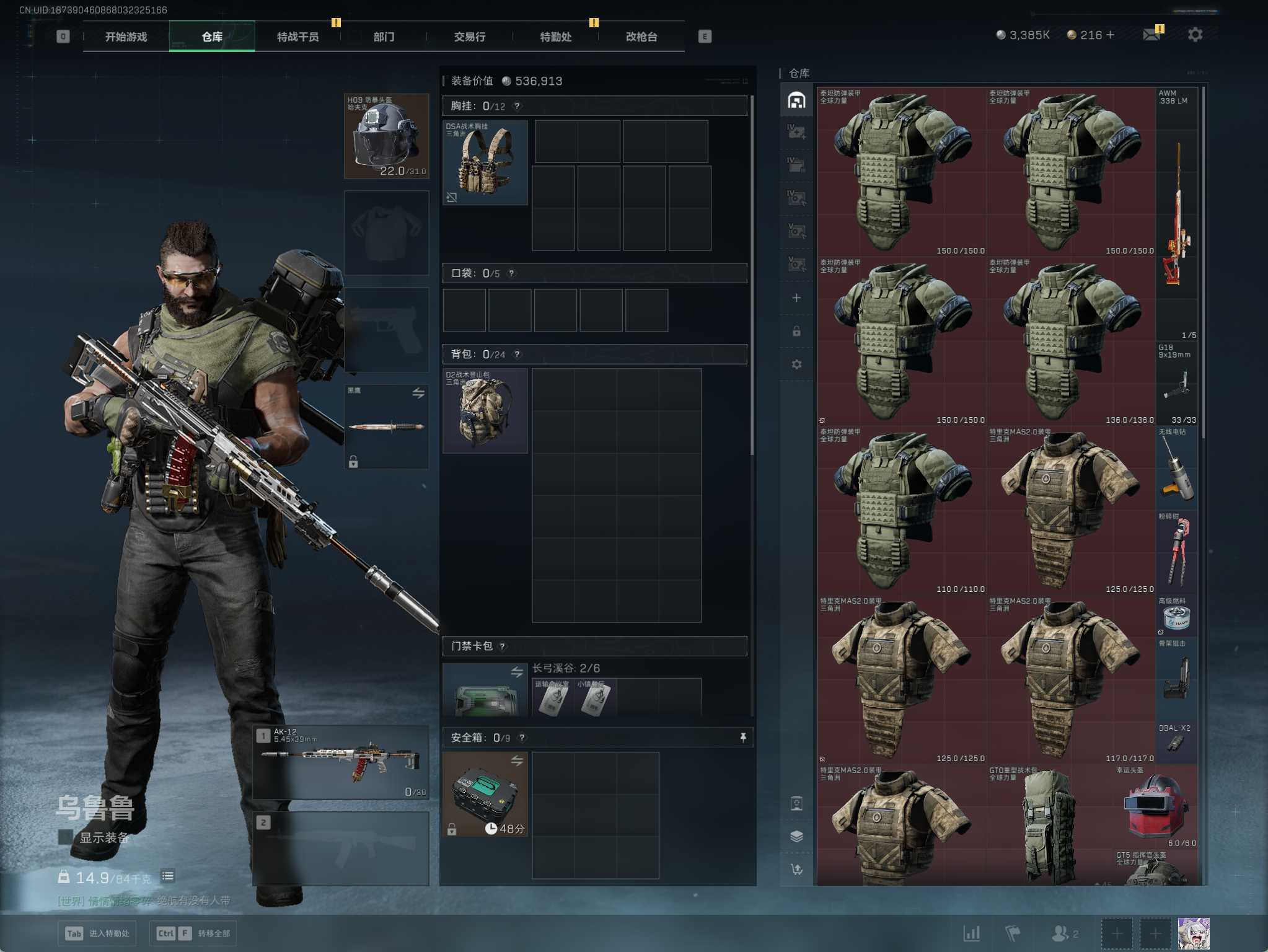
Task: Open the 特战干员 tab
Action: [297, 37]
